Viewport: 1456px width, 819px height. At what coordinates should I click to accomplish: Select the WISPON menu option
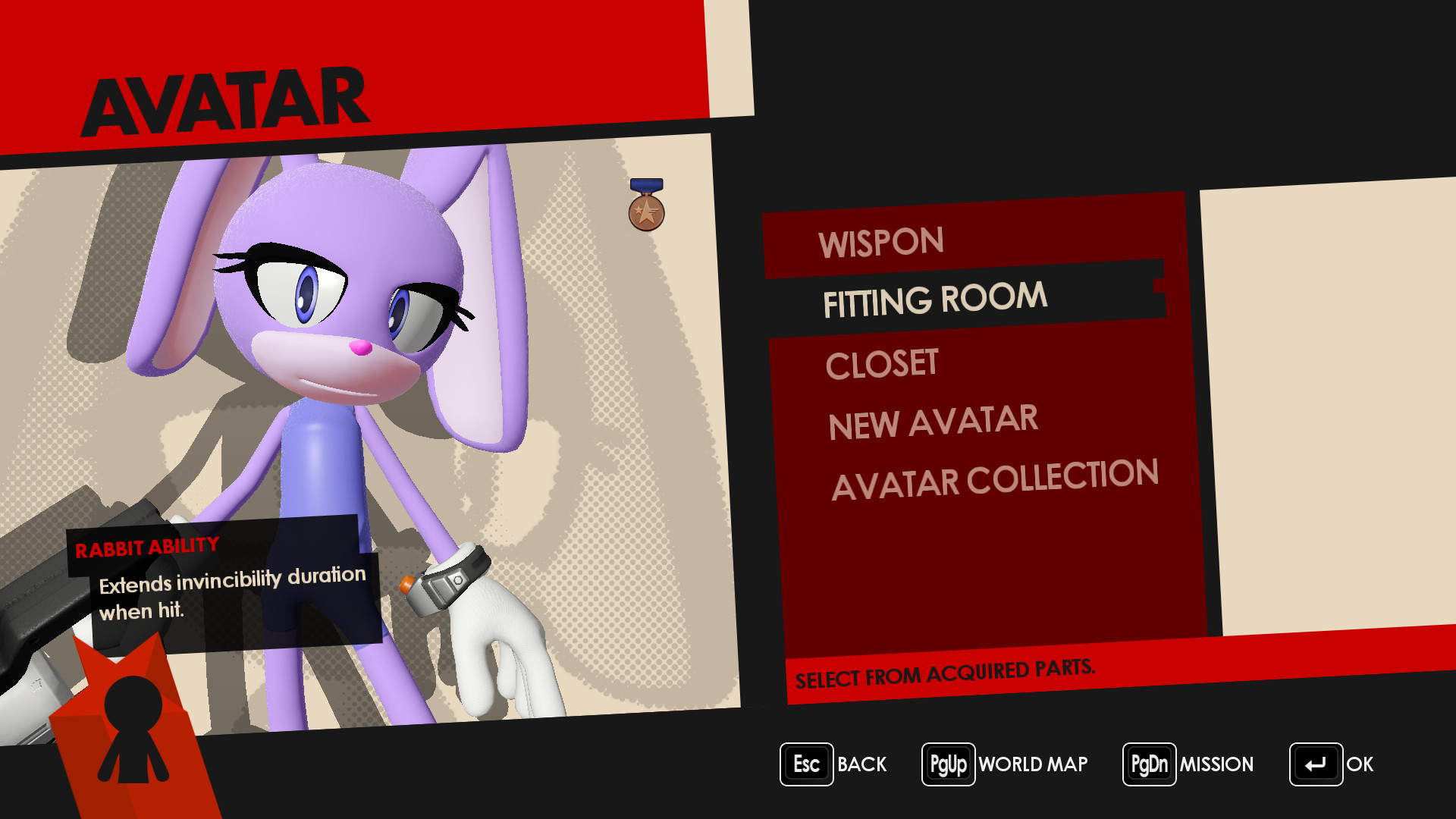(880, 241)
